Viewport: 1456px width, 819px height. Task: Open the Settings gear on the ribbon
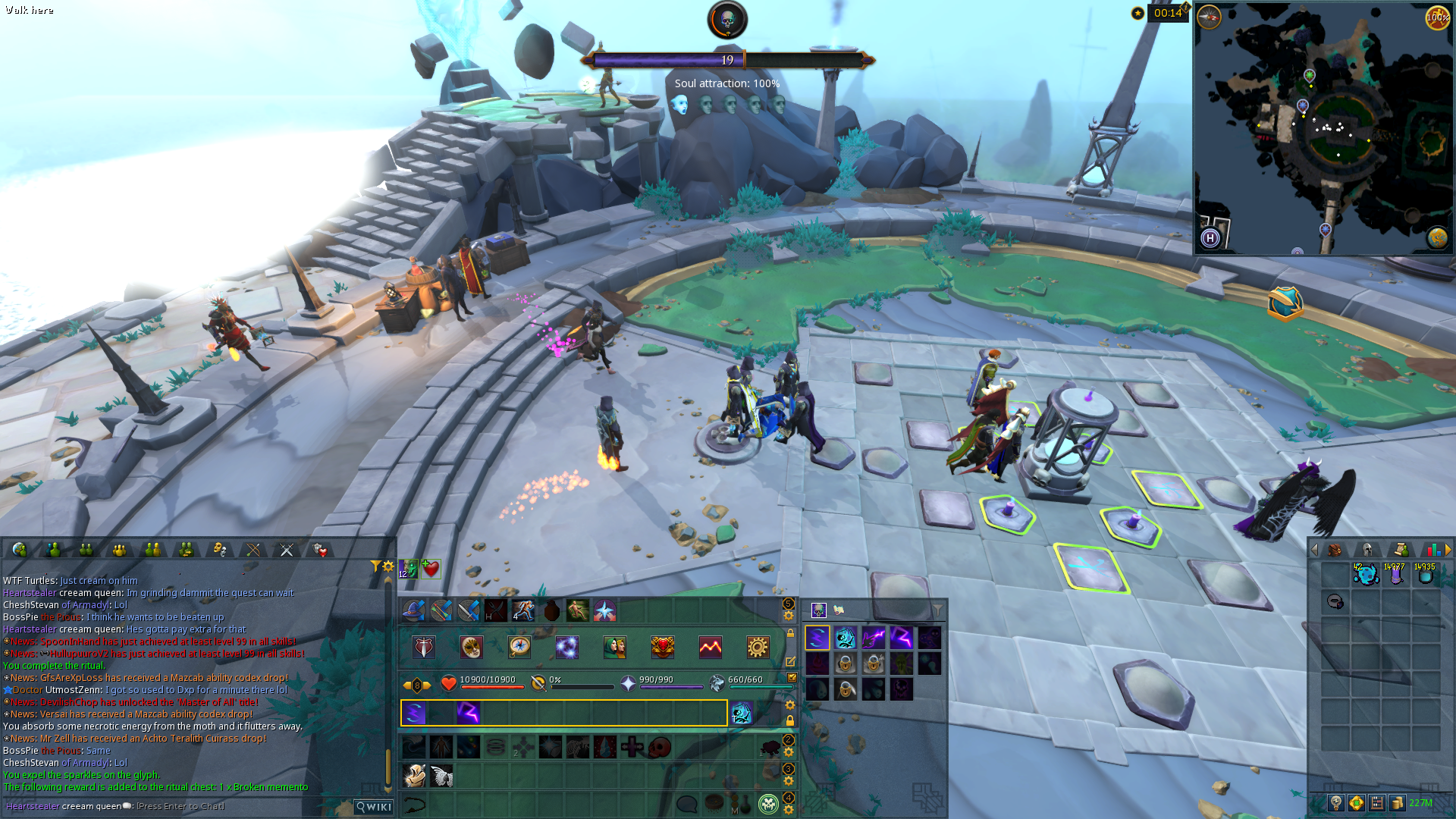tap(757, 647)
